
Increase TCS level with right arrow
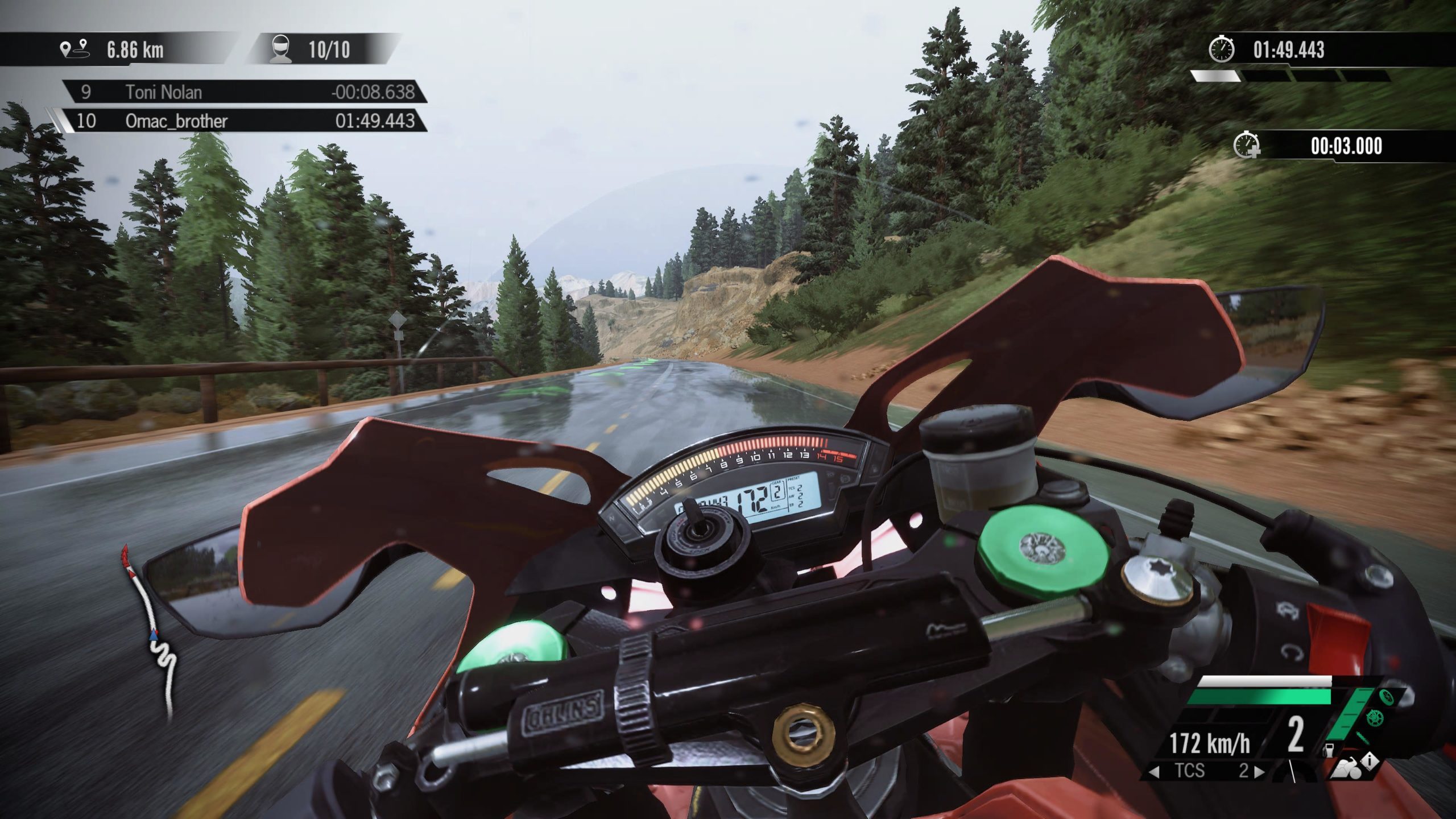[x=1259, y=772]
